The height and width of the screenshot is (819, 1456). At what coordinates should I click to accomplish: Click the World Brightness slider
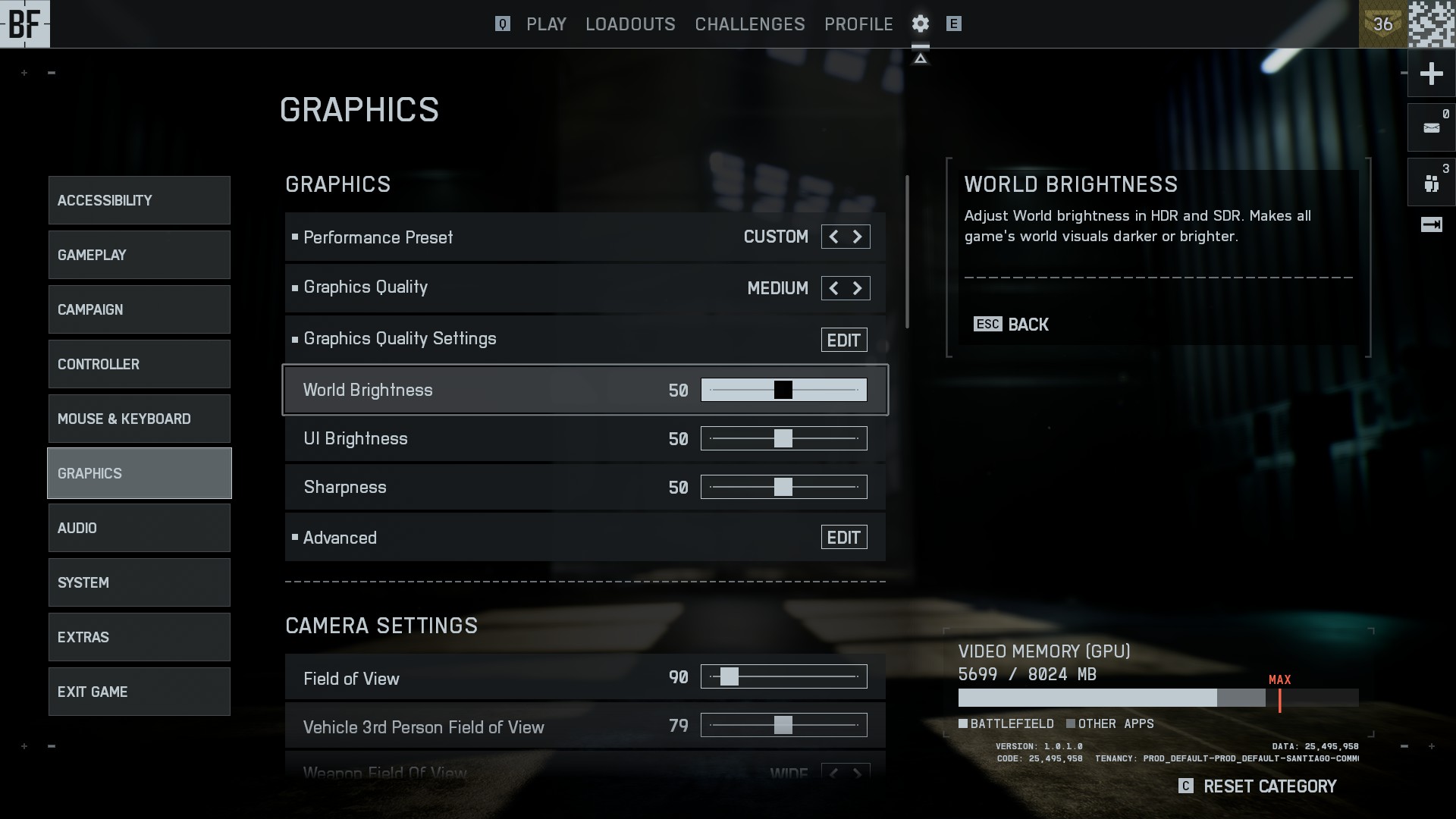click(783, 390)
